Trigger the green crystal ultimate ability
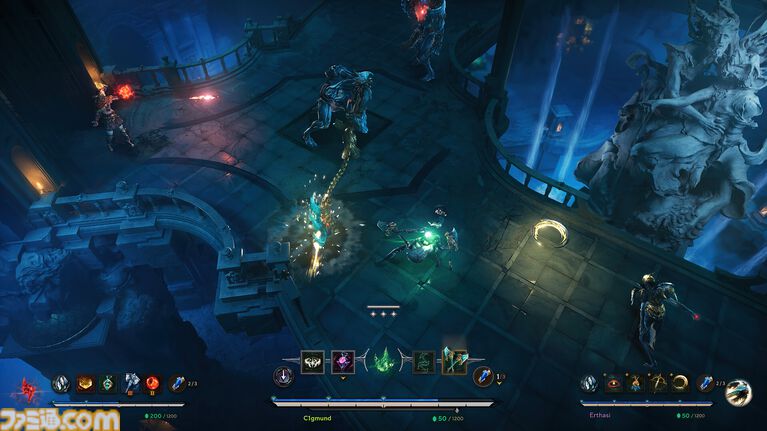This screenshot has width=767, height=431. (x=384, y=362)
